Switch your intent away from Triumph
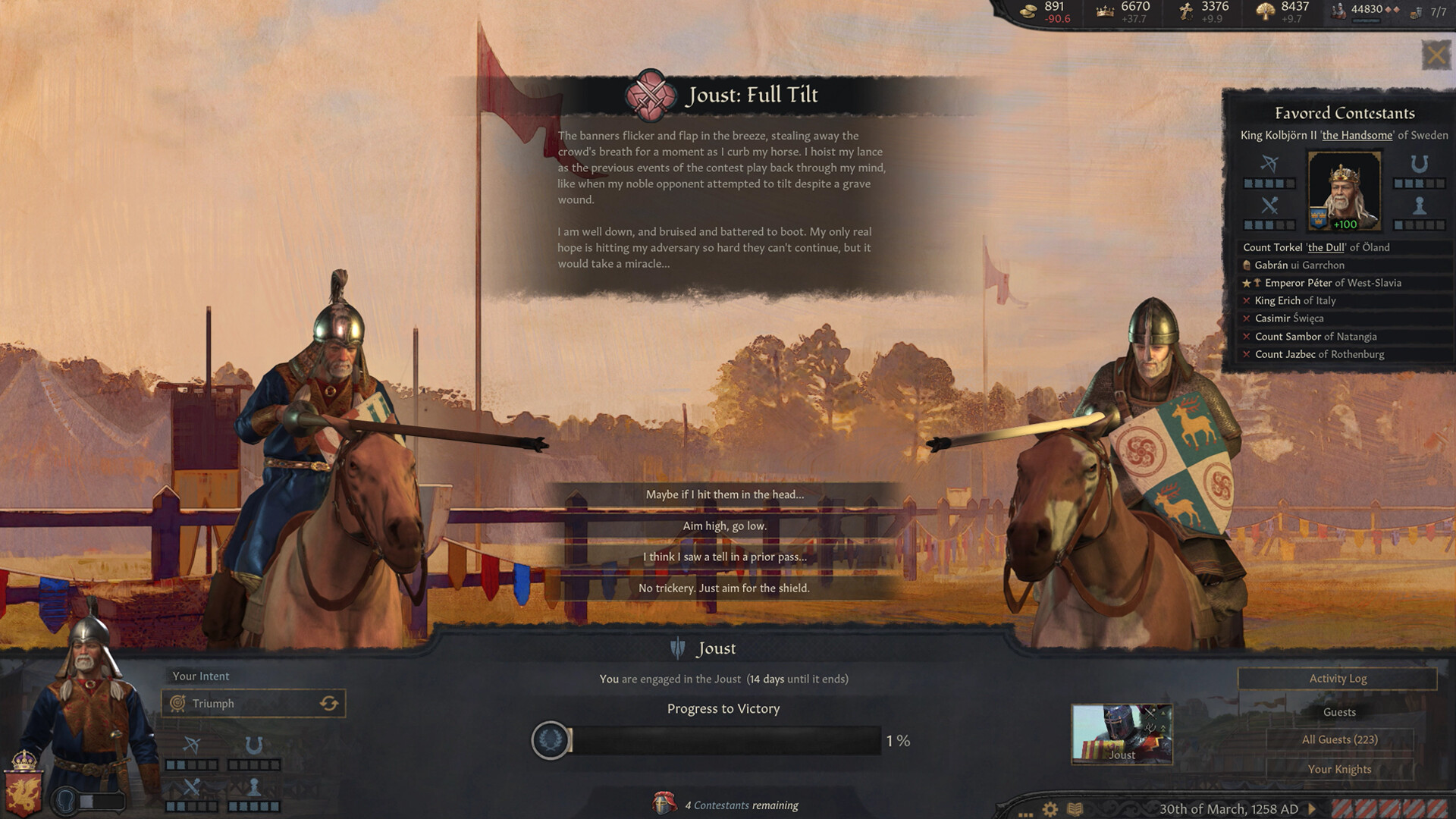Viewport: 1456px width, 819px height. click(x=329, y=704)
